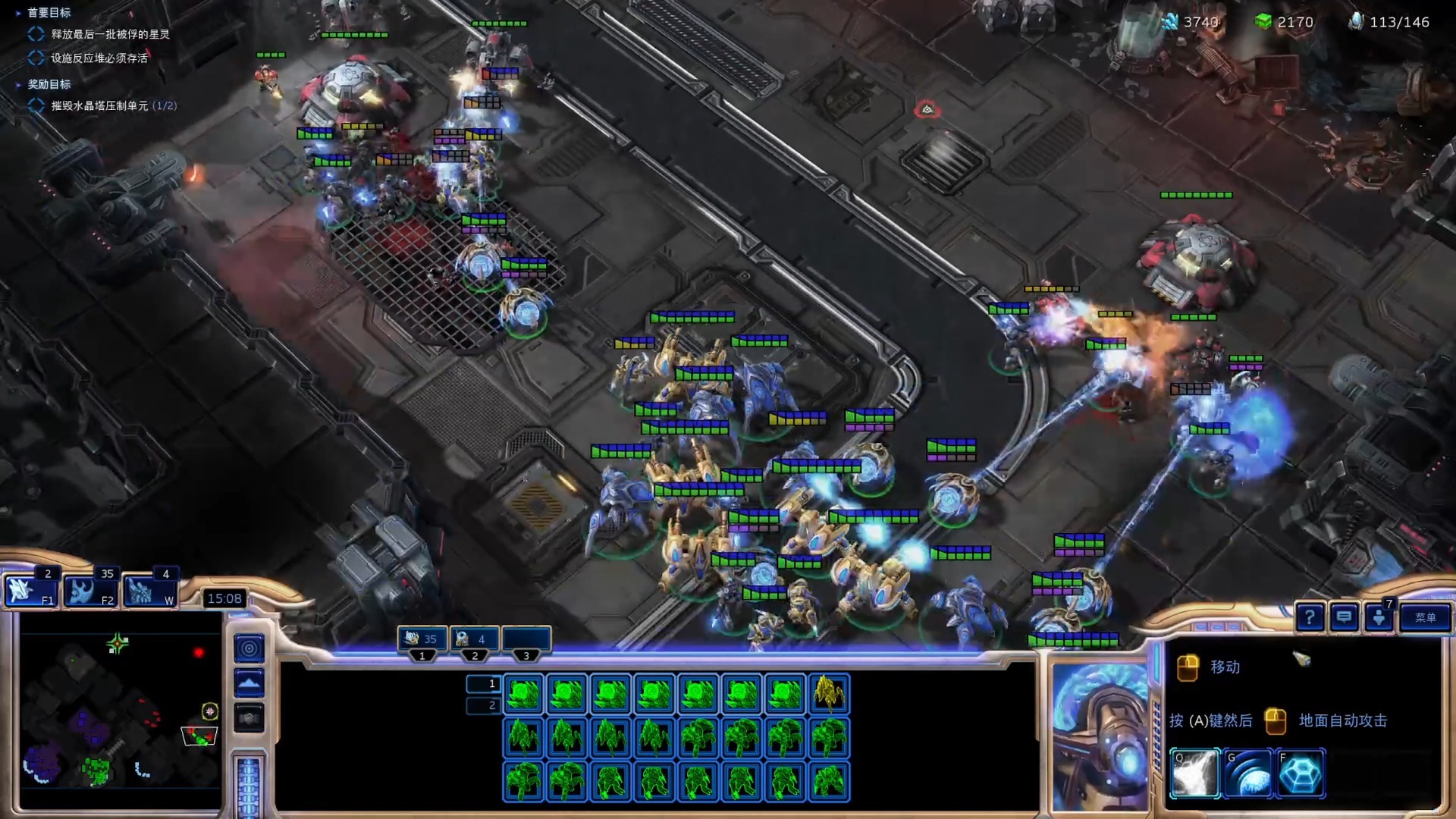Click the F1 idle worker button
This screenshot has height=819, width=1456.
(30, 591)
